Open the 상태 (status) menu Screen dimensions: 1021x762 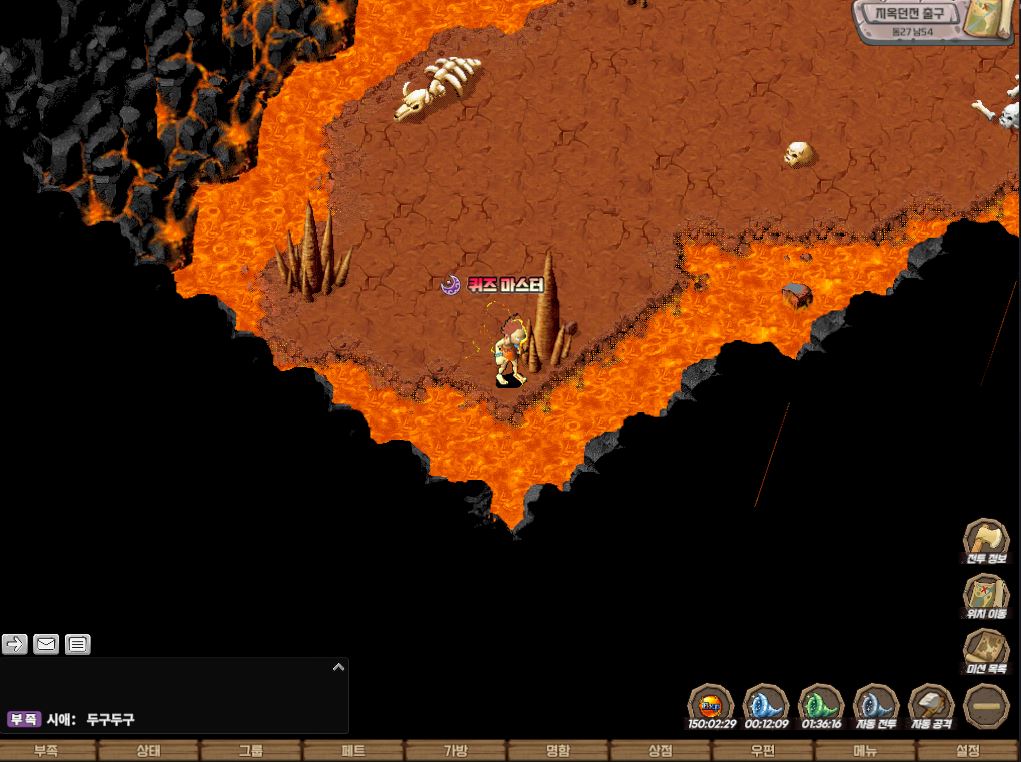149,751
